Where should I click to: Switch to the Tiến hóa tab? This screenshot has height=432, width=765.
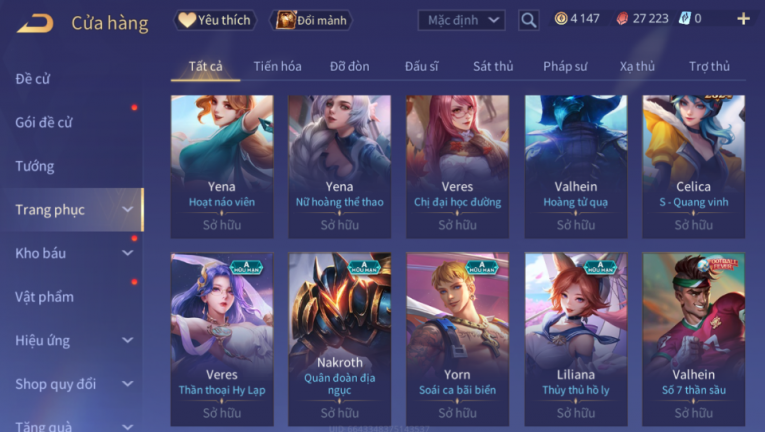point(277,66)
